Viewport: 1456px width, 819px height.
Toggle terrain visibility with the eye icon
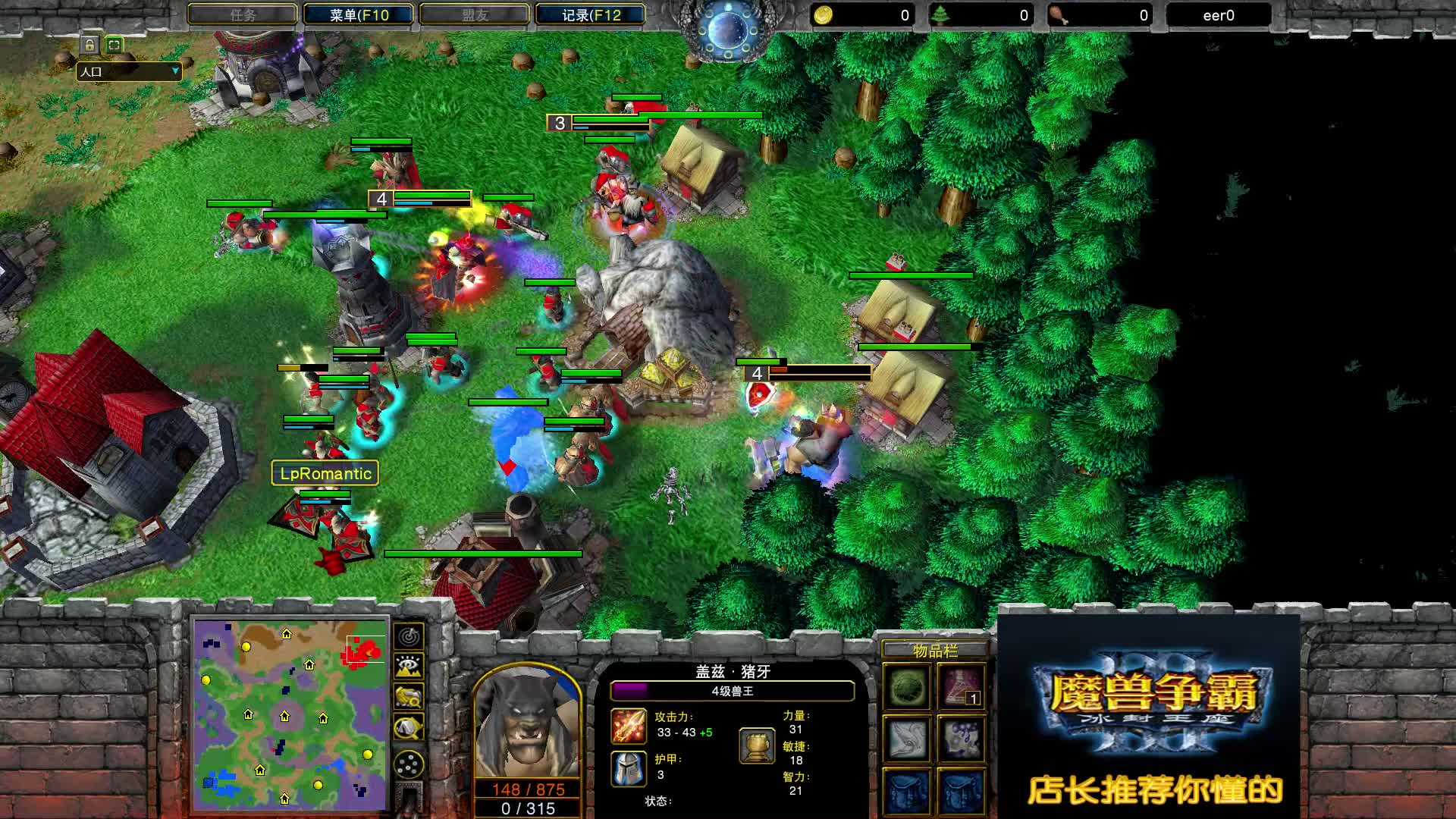pos(409,665)
